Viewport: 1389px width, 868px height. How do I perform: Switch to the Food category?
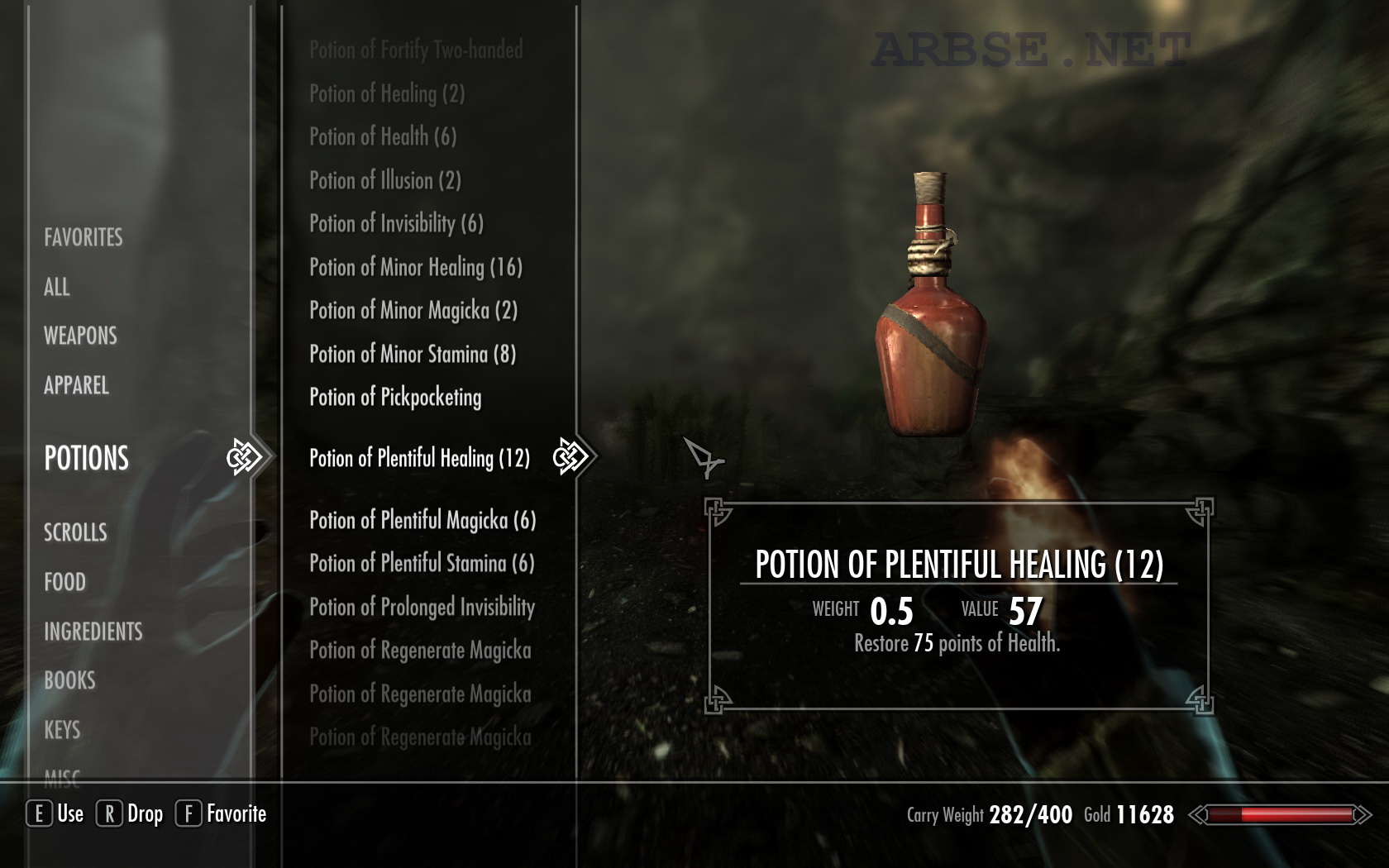[64, 582]
